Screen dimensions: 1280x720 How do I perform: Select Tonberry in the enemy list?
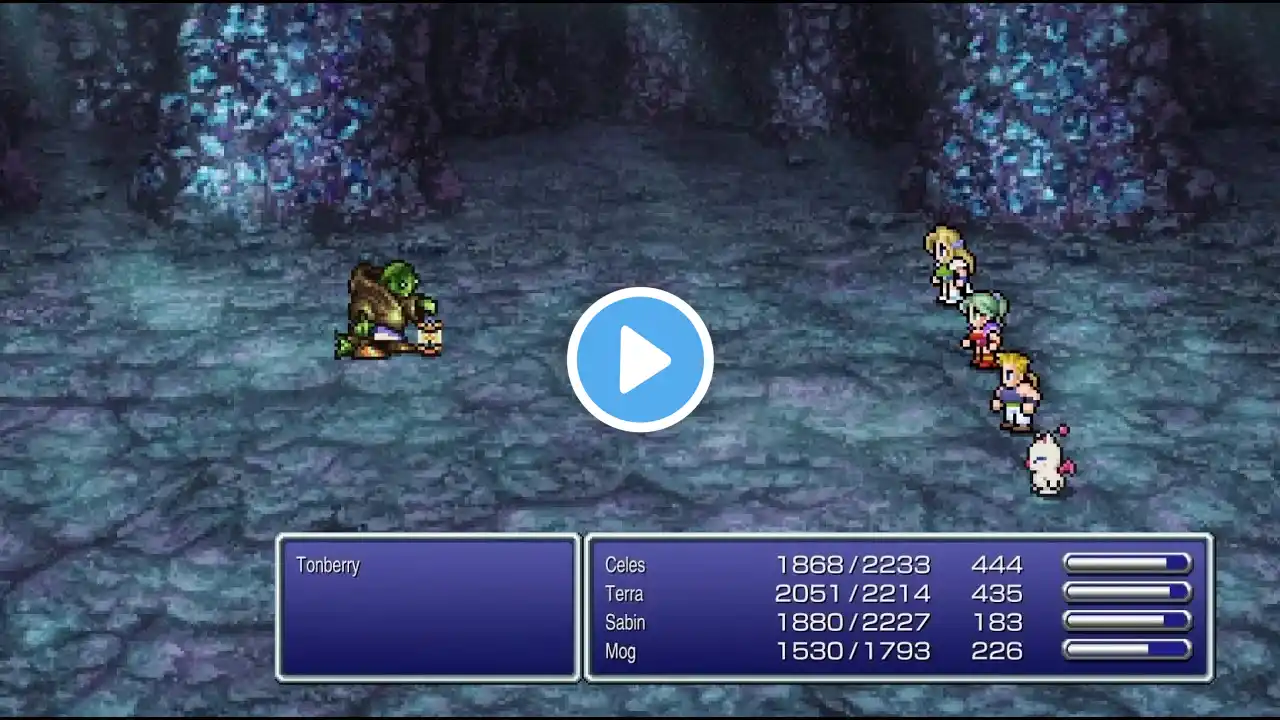(328, 565)
